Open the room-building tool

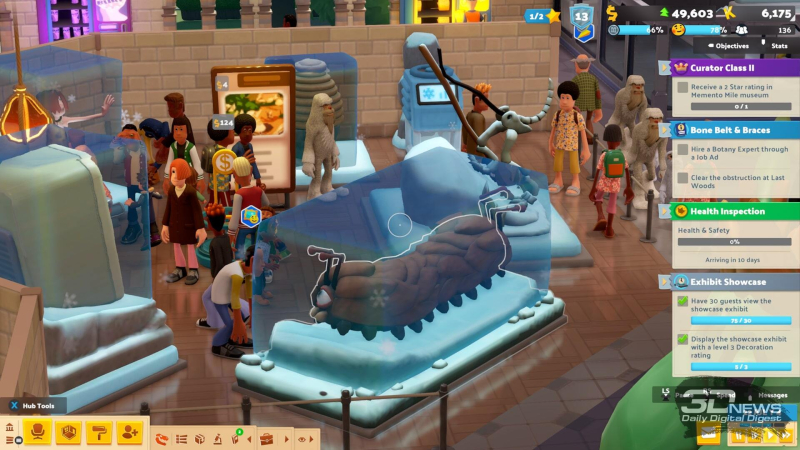click(68, 432)
